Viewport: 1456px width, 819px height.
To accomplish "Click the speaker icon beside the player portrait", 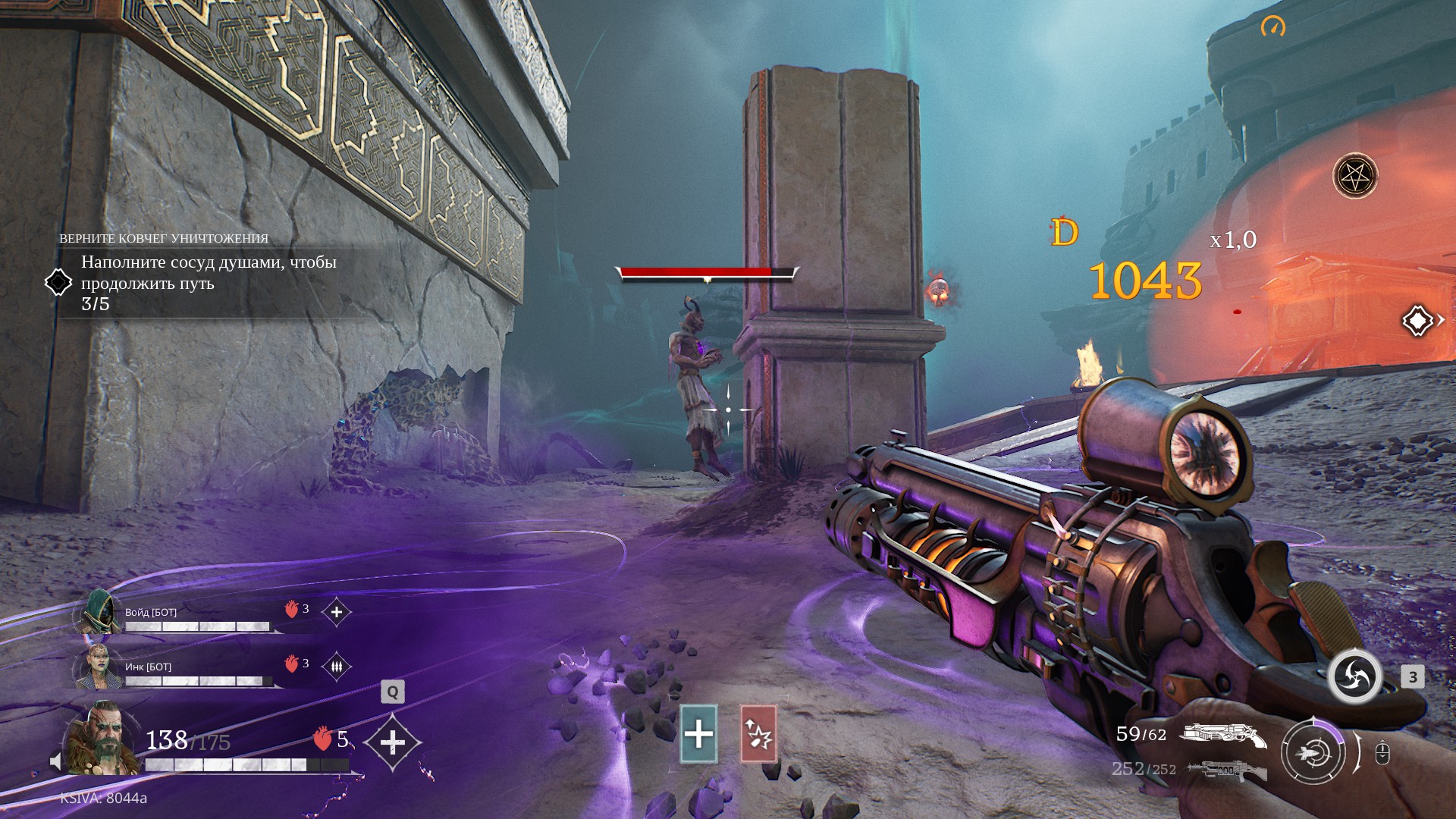I will pyautogui.click(x=56, y=761).
